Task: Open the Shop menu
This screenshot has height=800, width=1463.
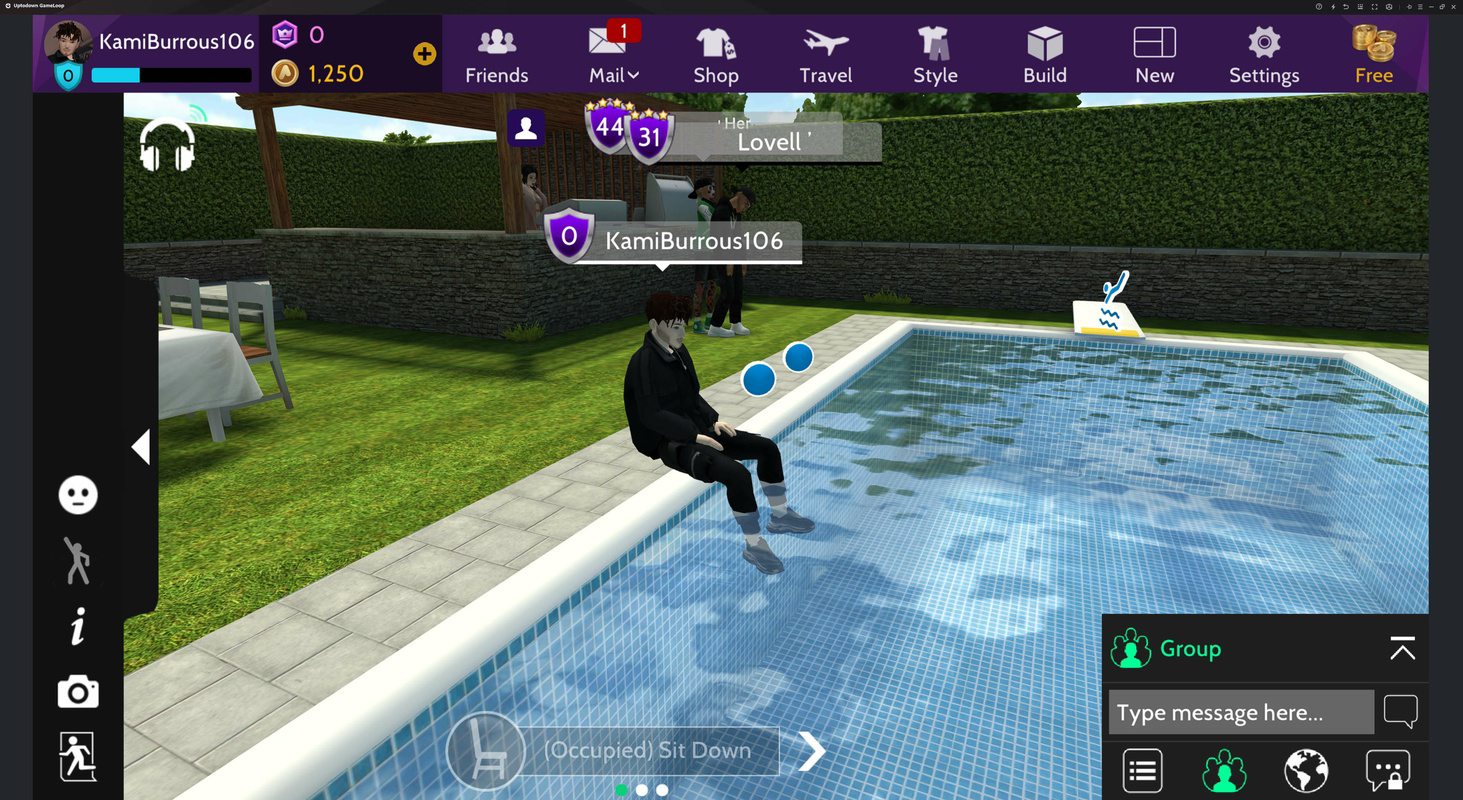Action: 716,55
